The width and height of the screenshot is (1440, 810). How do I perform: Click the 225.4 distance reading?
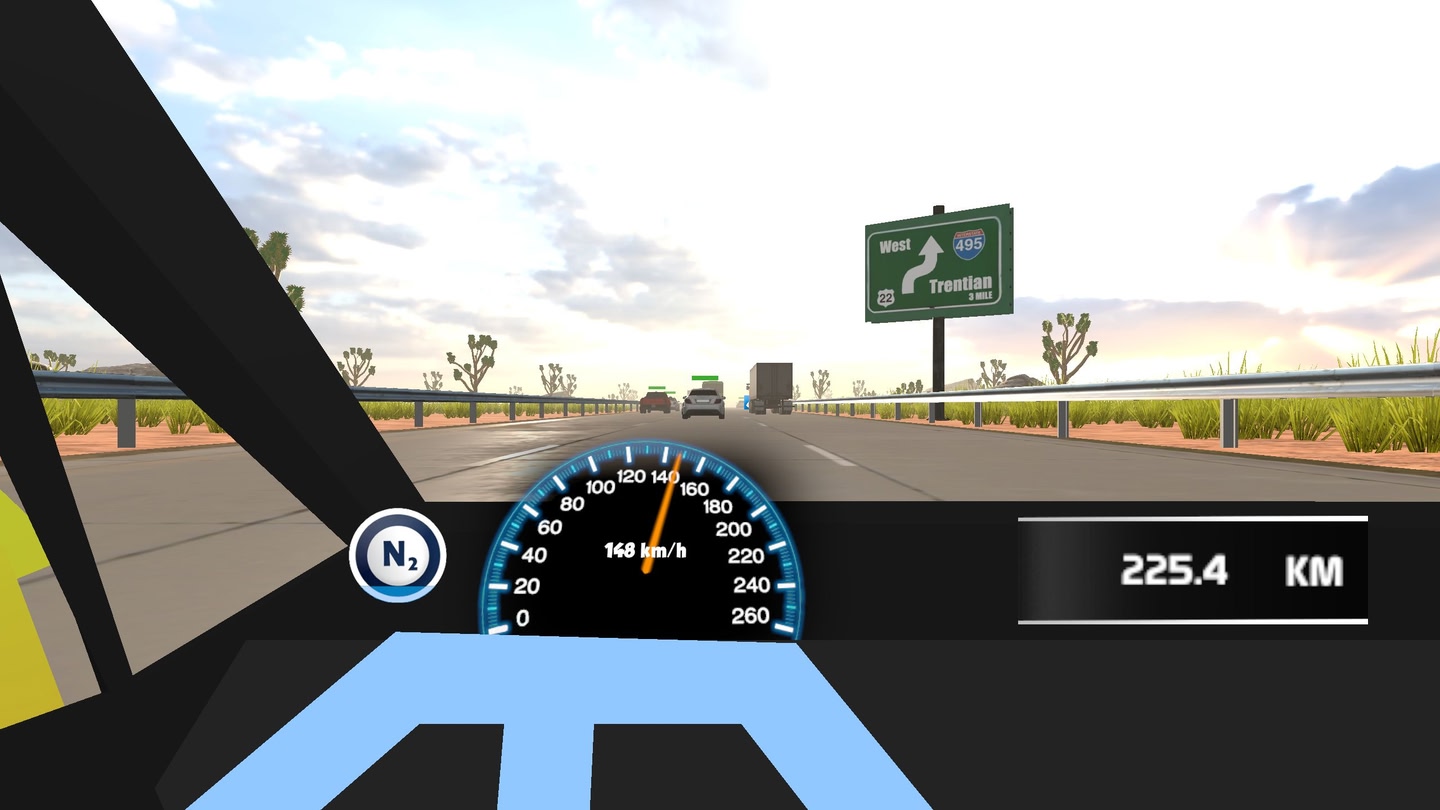tap(1177, 571)
